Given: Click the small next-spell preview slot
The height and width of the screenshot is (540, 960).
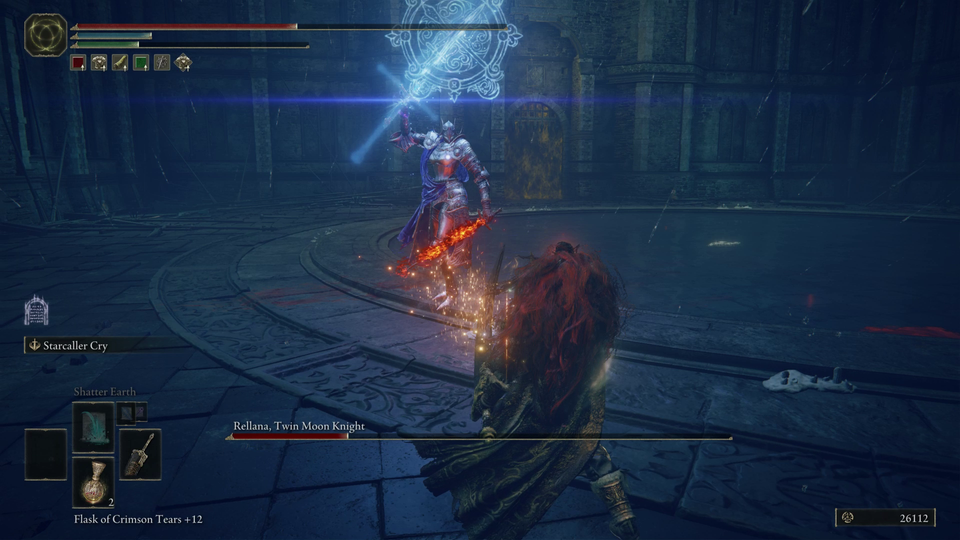Looking at the screenshot, I should pos(127,411).
